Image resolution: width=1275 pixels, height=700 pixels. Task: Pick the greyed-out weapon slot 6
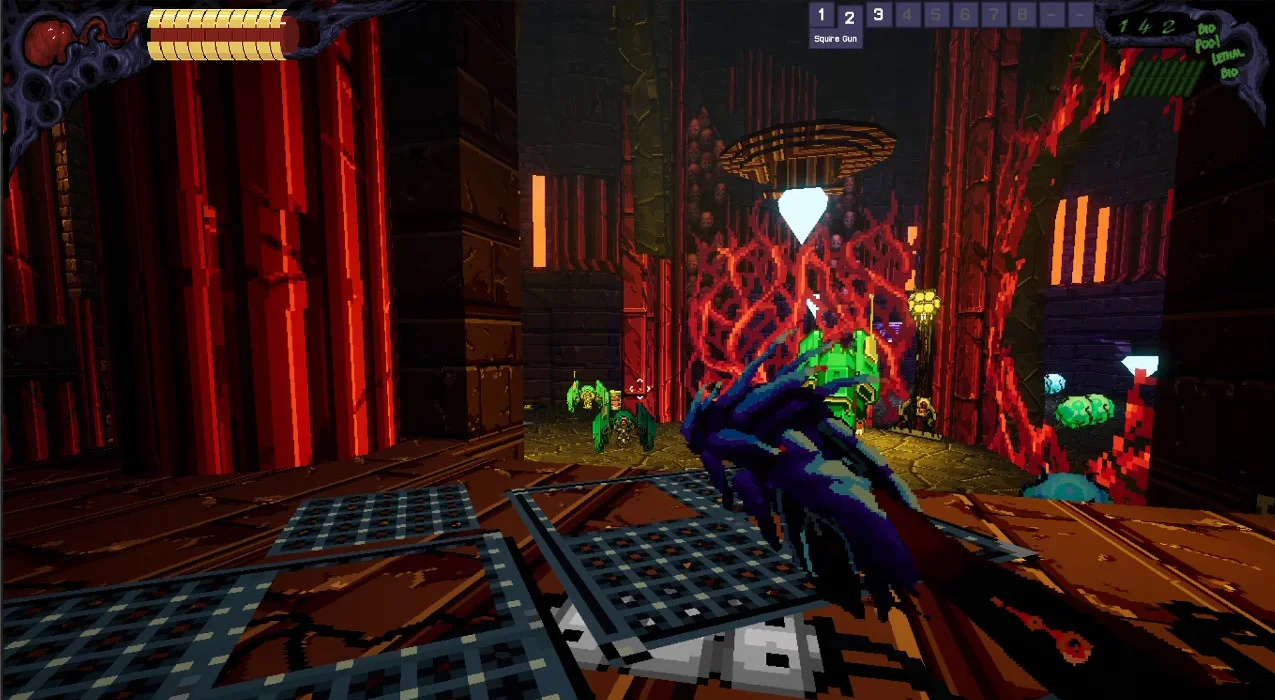click(965, 15)
